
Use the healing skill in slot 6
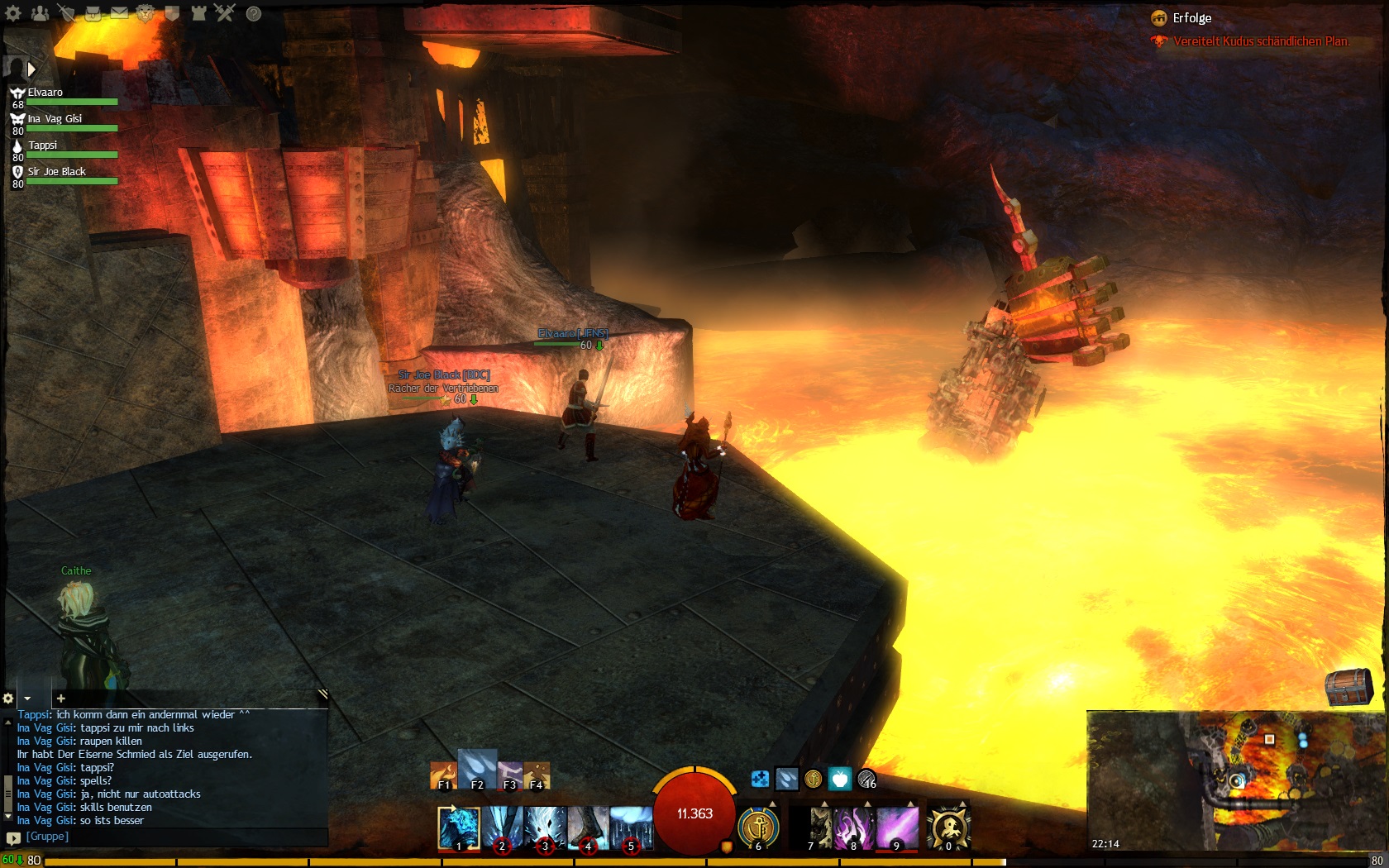click(x=758, y=827)
